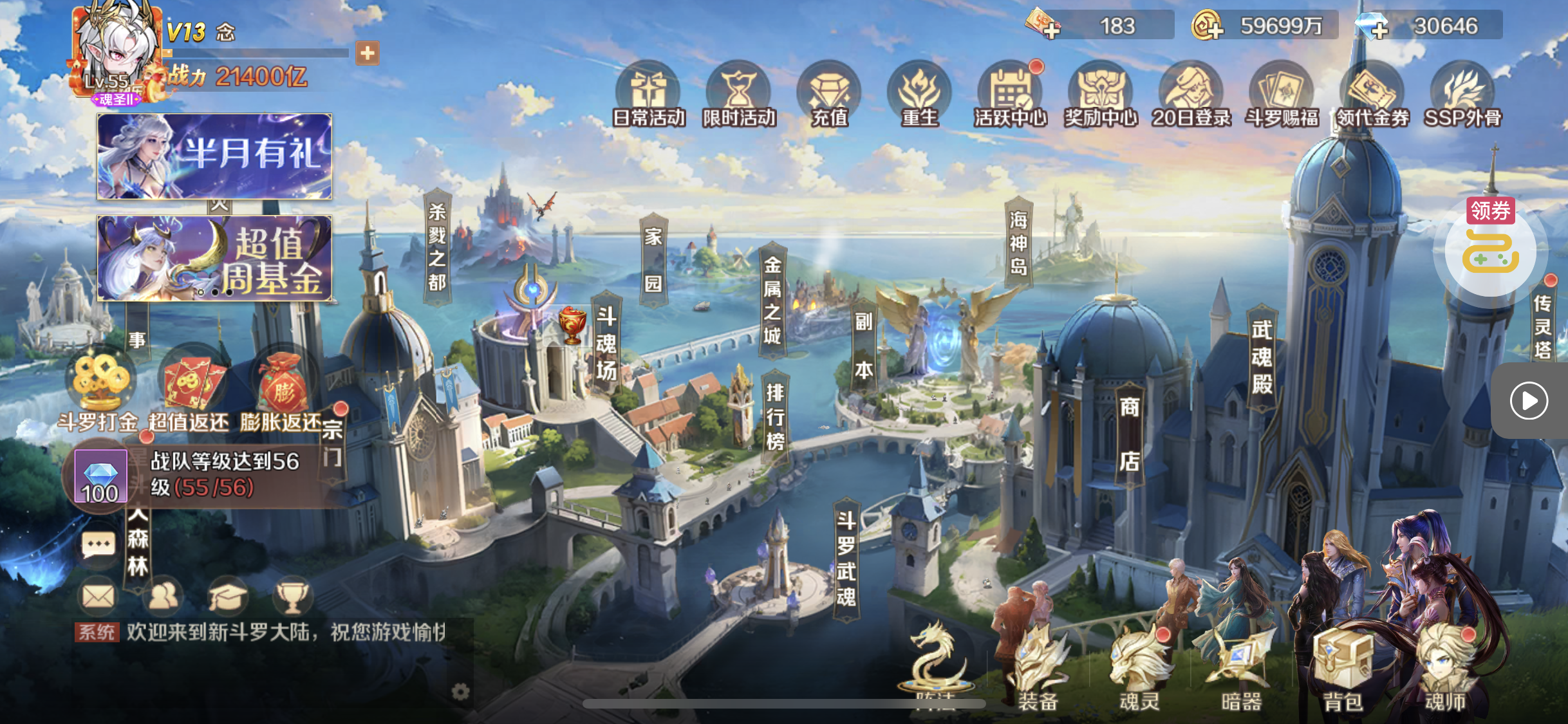Open the mail envelope icon

coord(98,597)
